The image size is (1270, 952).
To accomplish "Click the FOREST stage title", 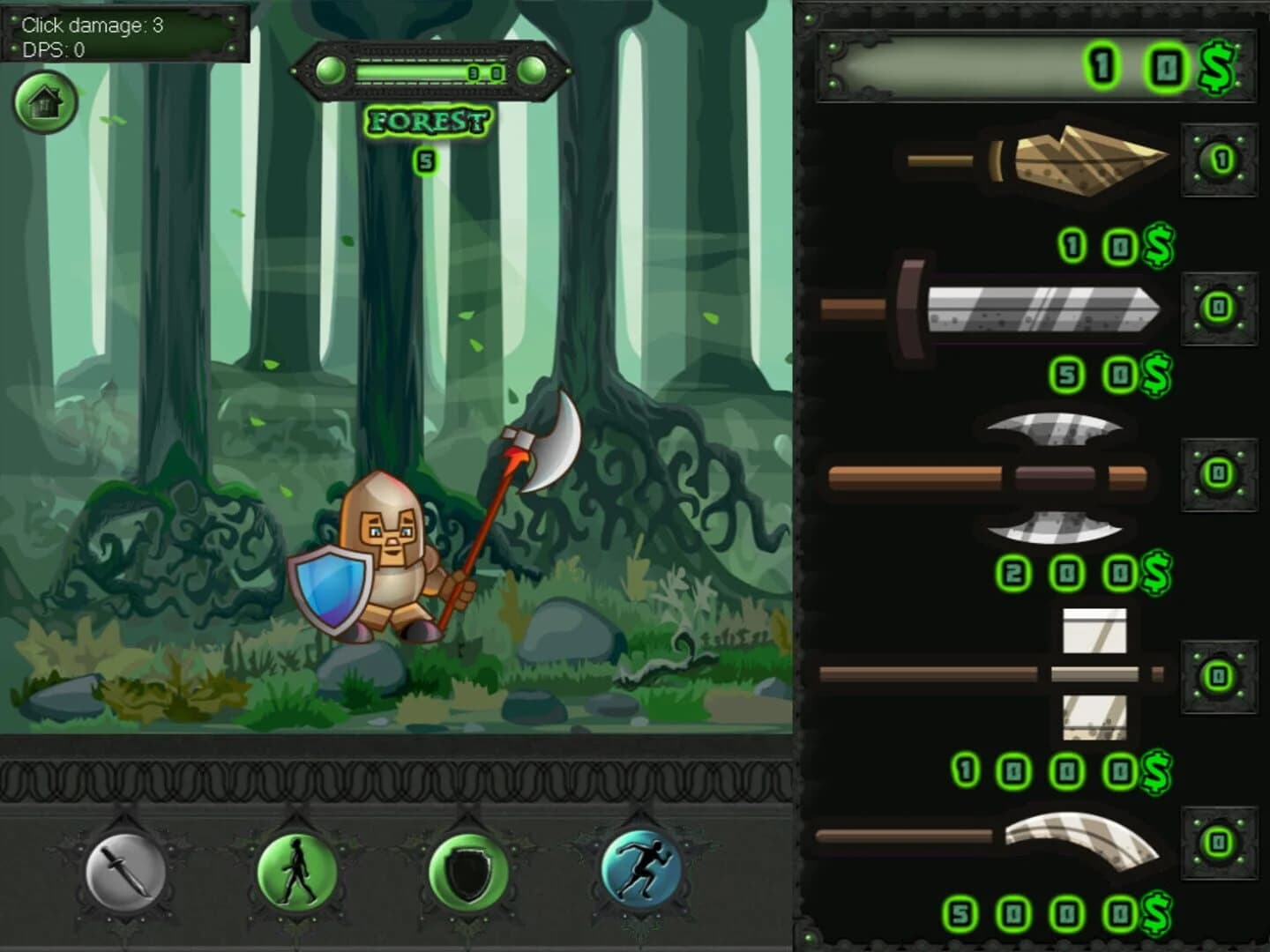I will coord(428,121).
